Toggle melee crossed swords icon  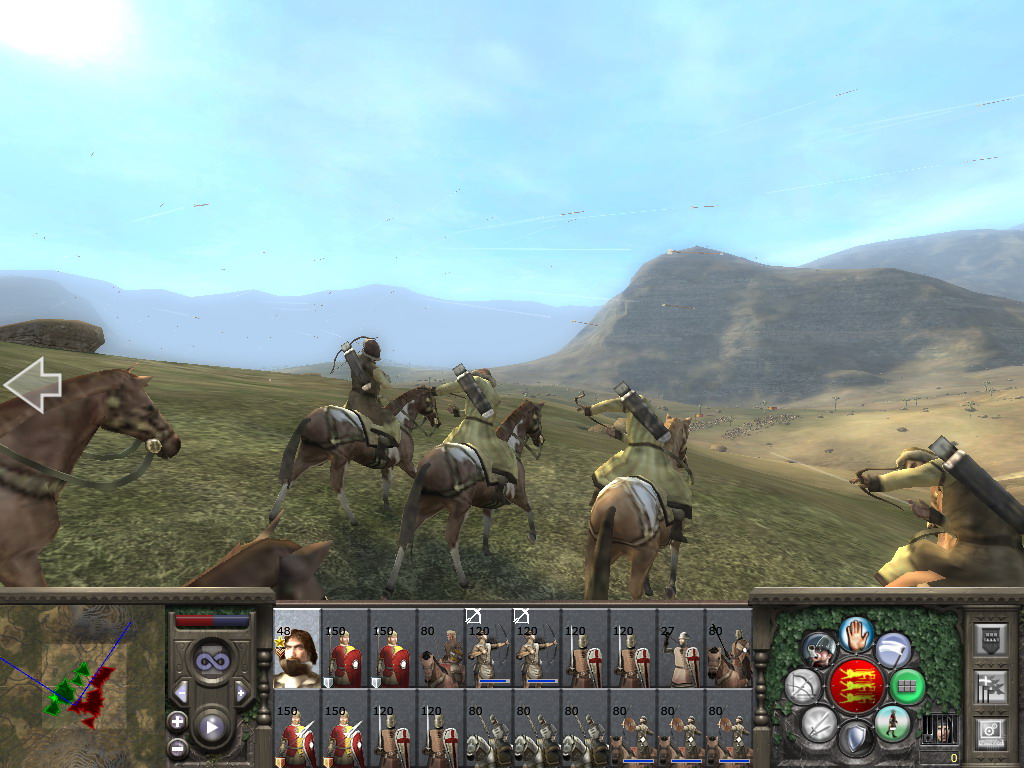click(x=818, y=723)
